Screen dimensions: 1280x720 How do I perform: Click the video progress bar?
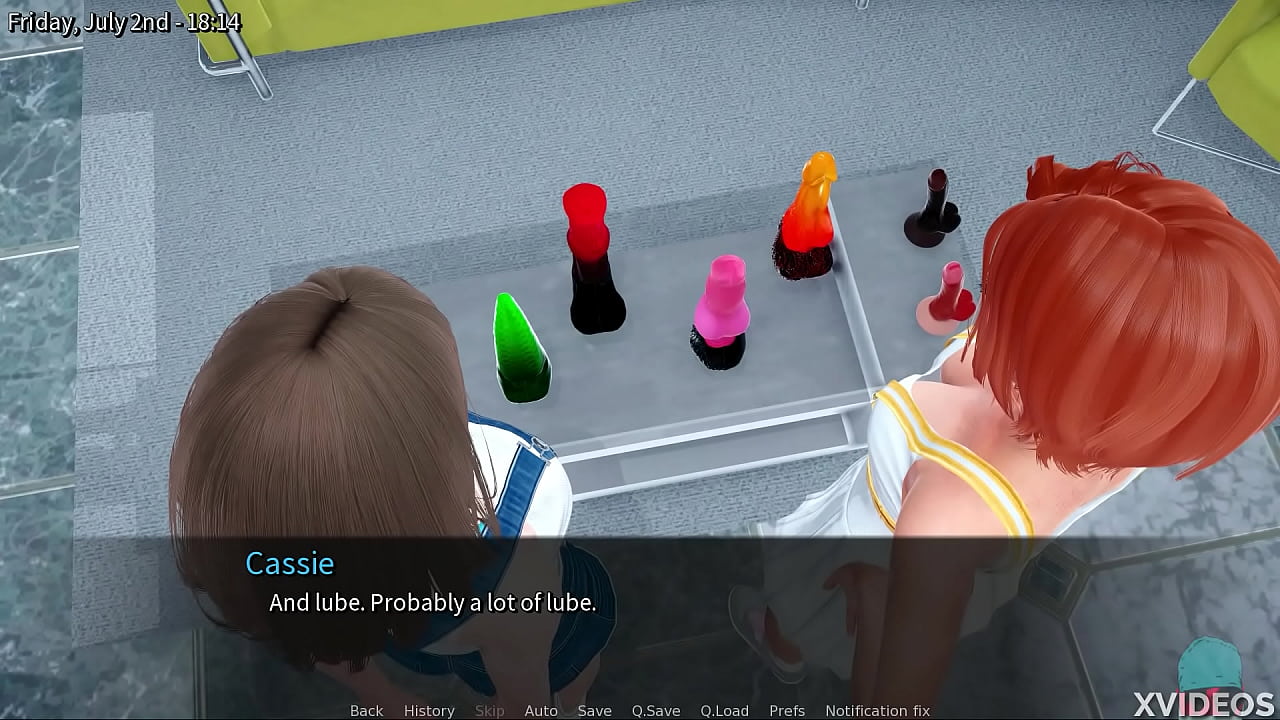(640, 717)
